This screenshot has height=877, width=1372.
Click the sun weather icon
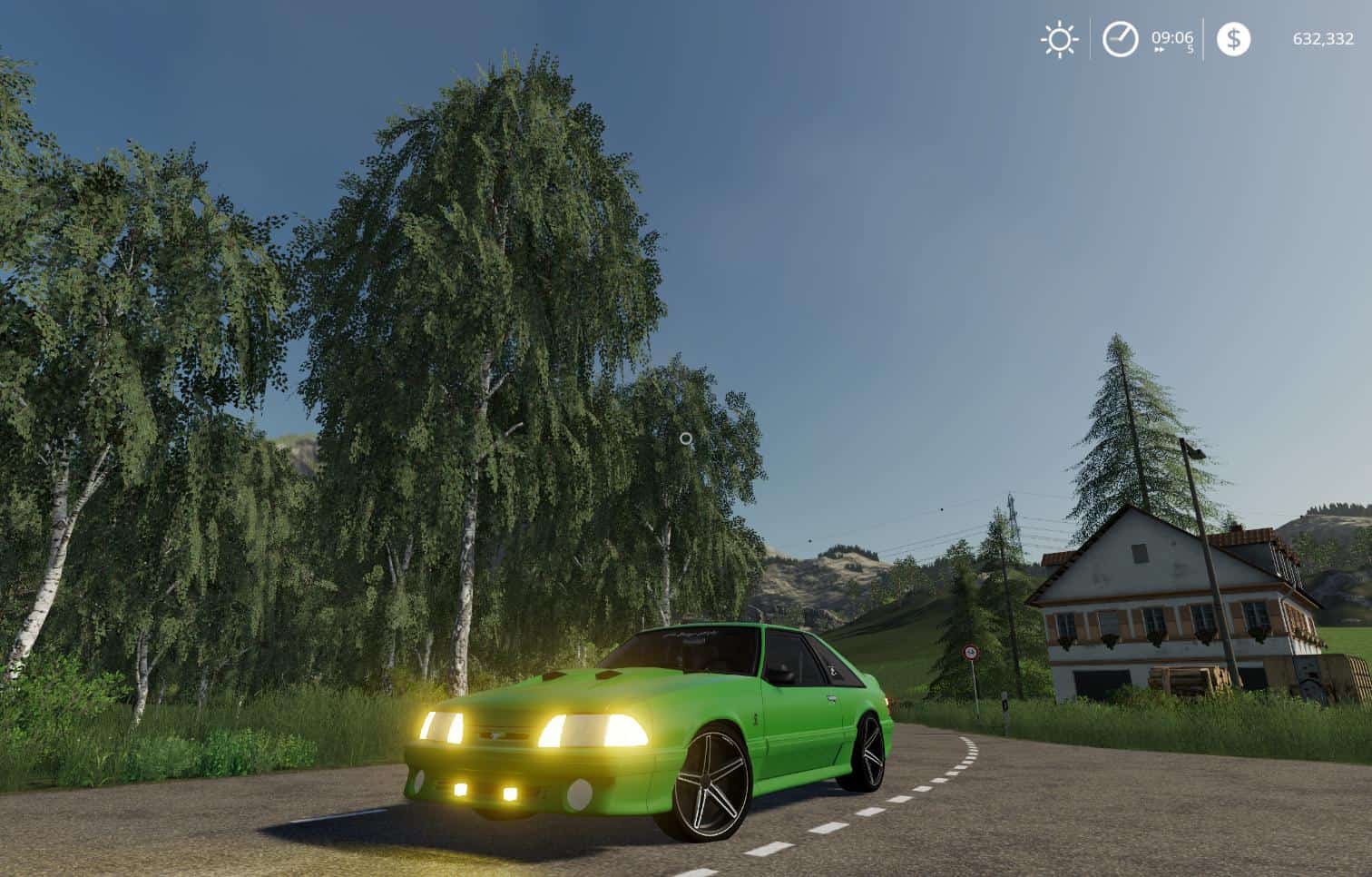[1058, 40]
